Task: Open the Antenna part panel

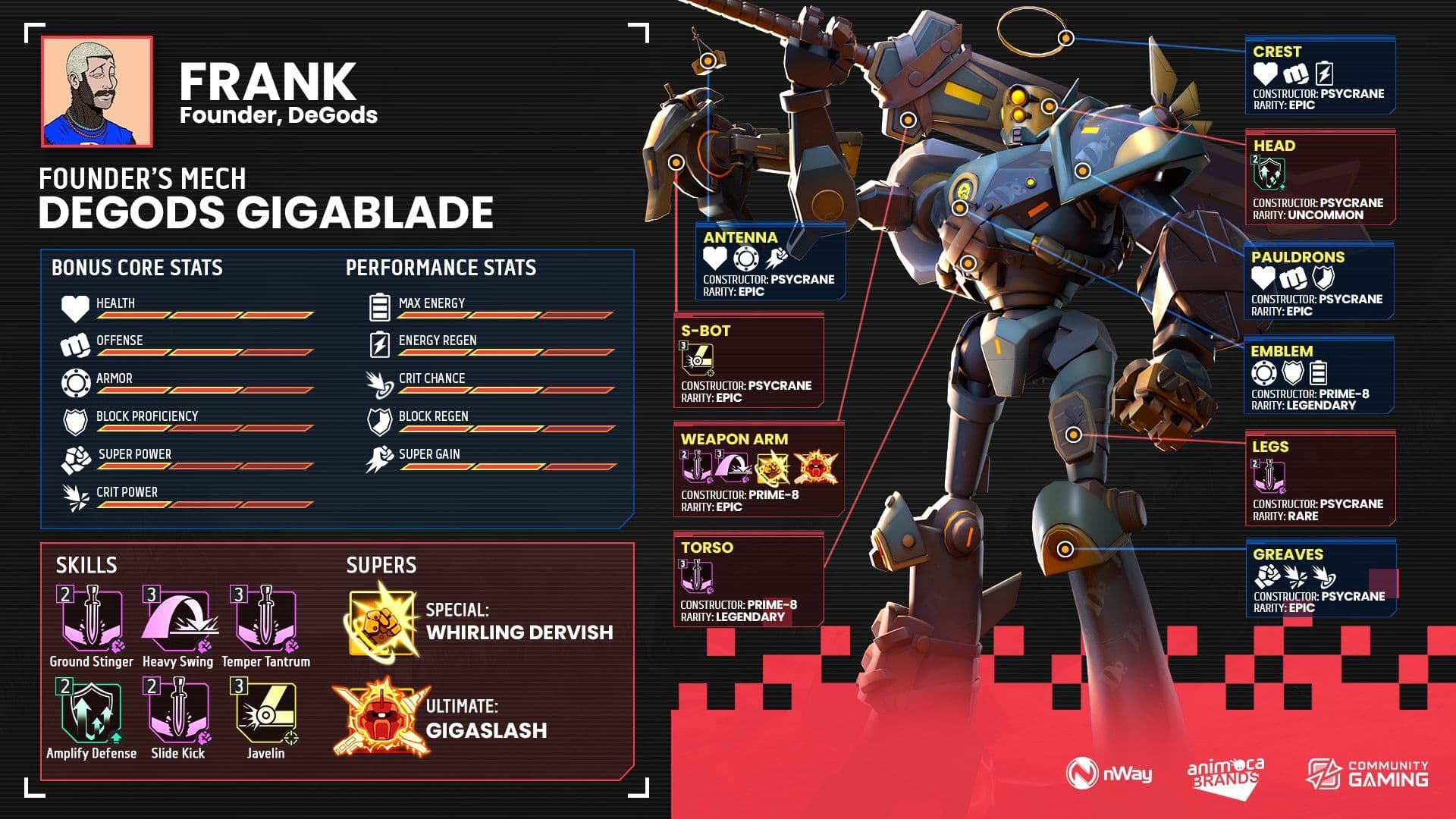Action: 770,262
